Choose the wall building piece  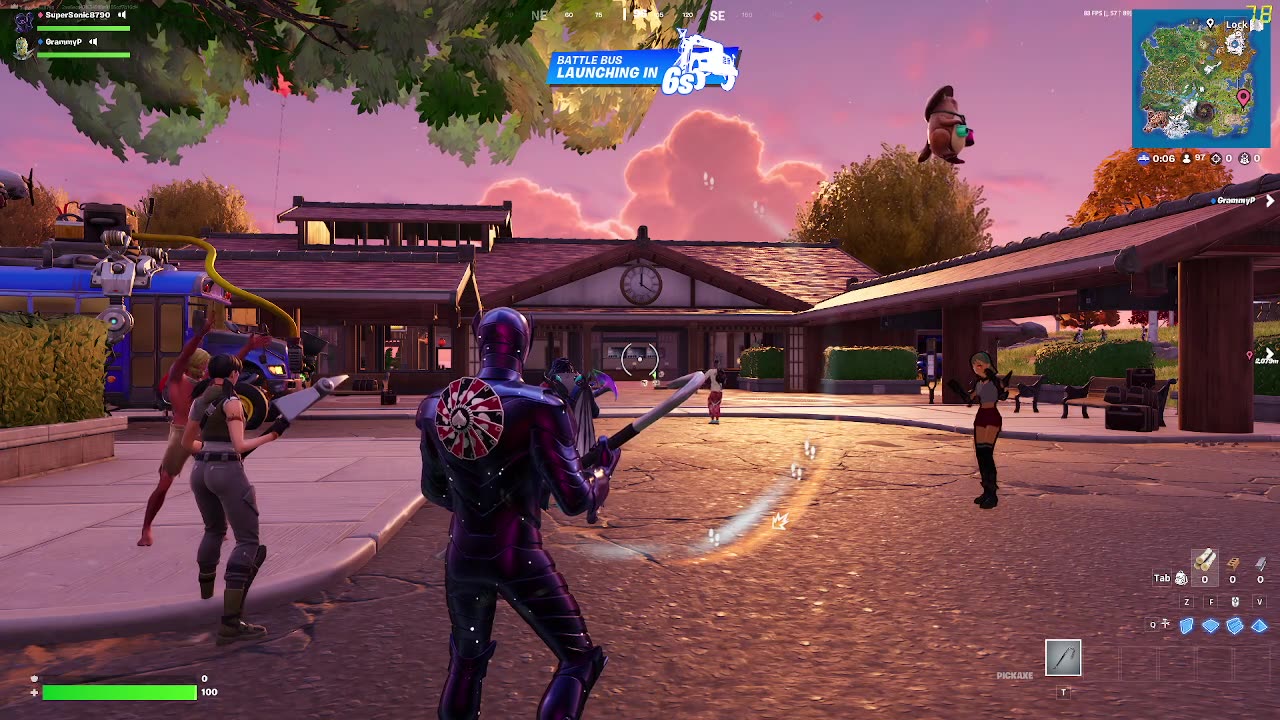point(1187,626)
